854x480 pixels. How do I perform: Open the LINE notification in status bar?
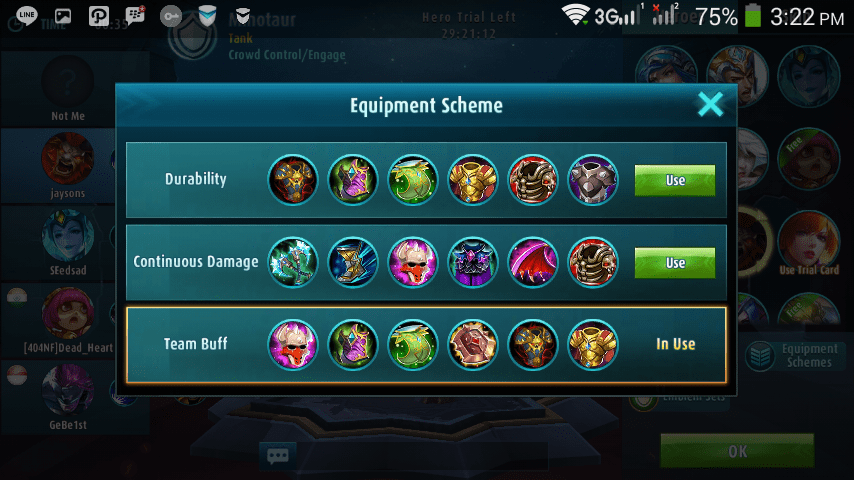click(x=28, y=16)
